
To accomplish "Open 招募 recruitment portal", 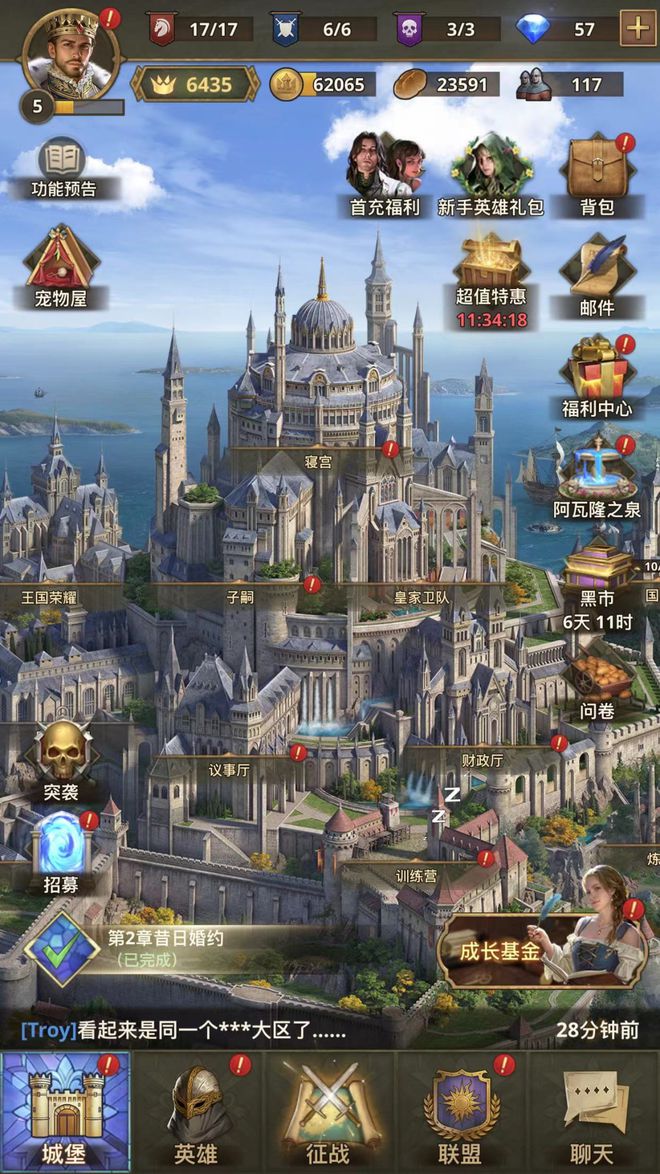I will pos(62,852).
